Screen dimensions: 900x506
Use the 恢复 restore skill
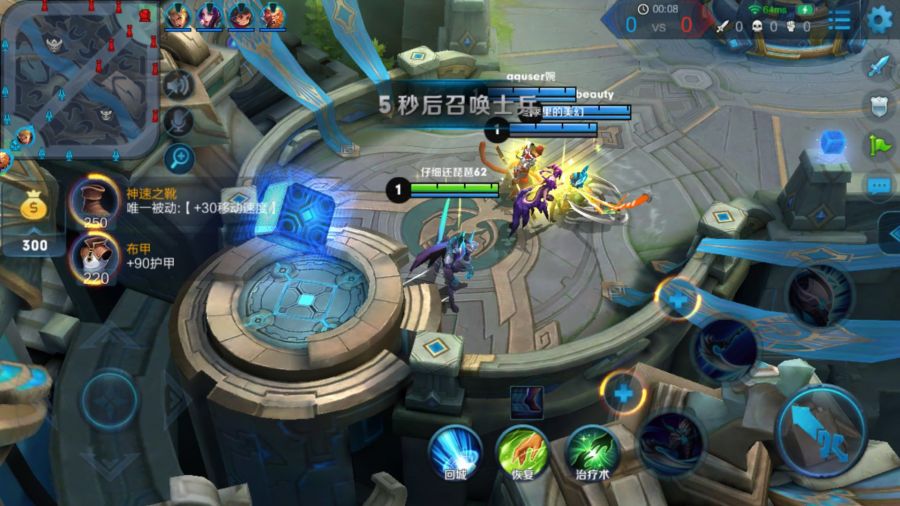coord(521,449)
